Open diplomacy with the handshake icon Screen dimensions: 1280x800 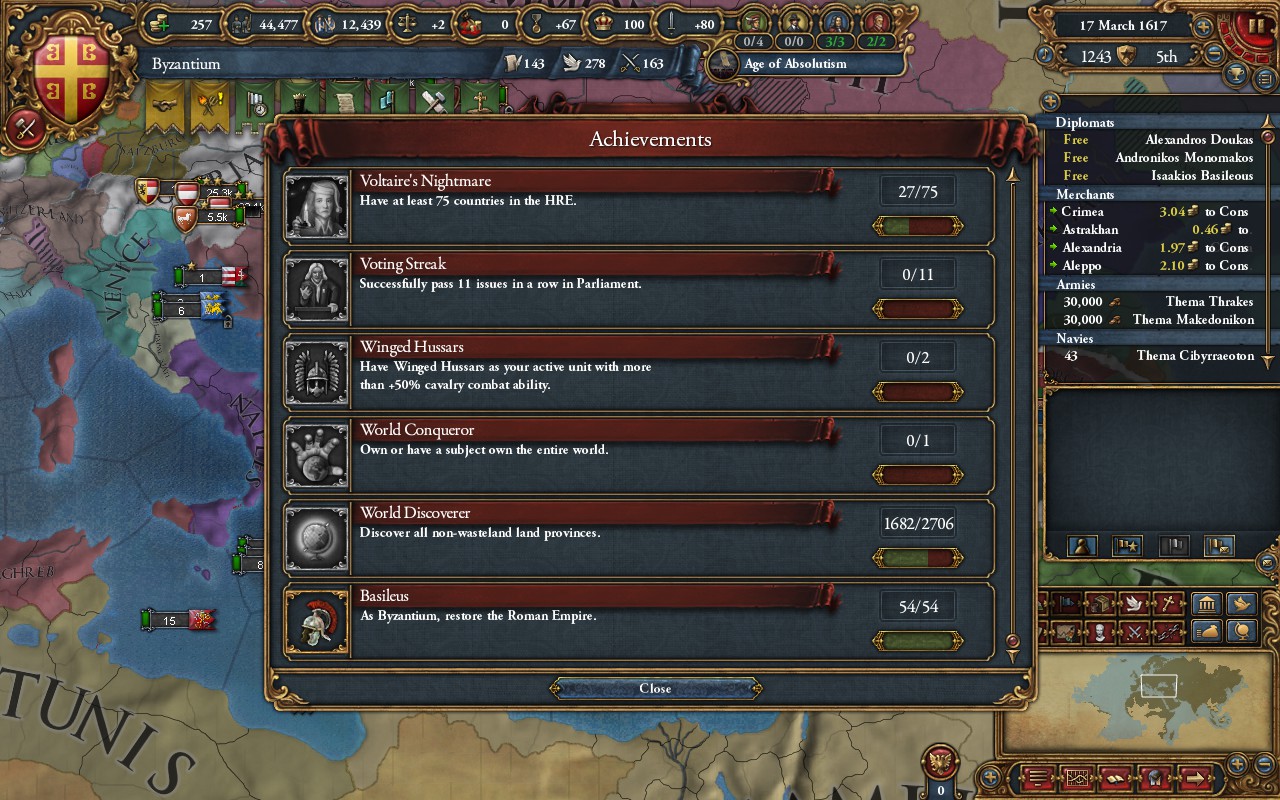tap(164, 100)
